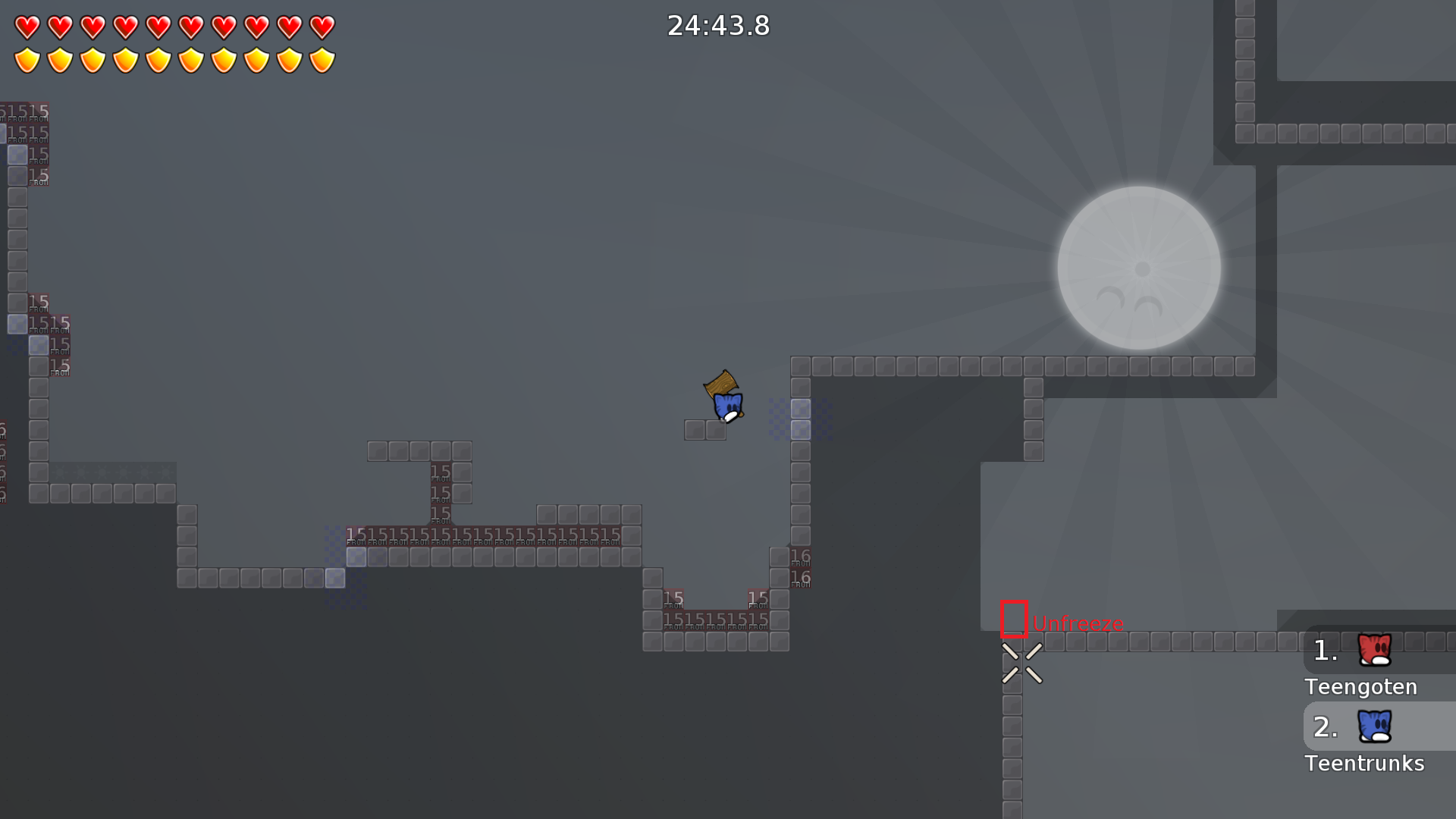Viewport: 1456px width, 819px height.
Task: Click the Unfreeze label text
Action: (1078, 623)
